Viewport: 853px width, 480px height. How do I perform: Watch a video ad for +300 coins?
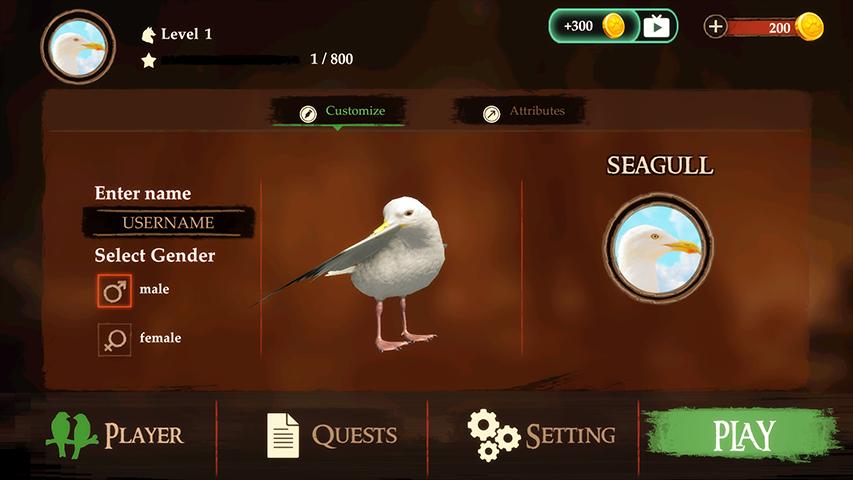613,26
